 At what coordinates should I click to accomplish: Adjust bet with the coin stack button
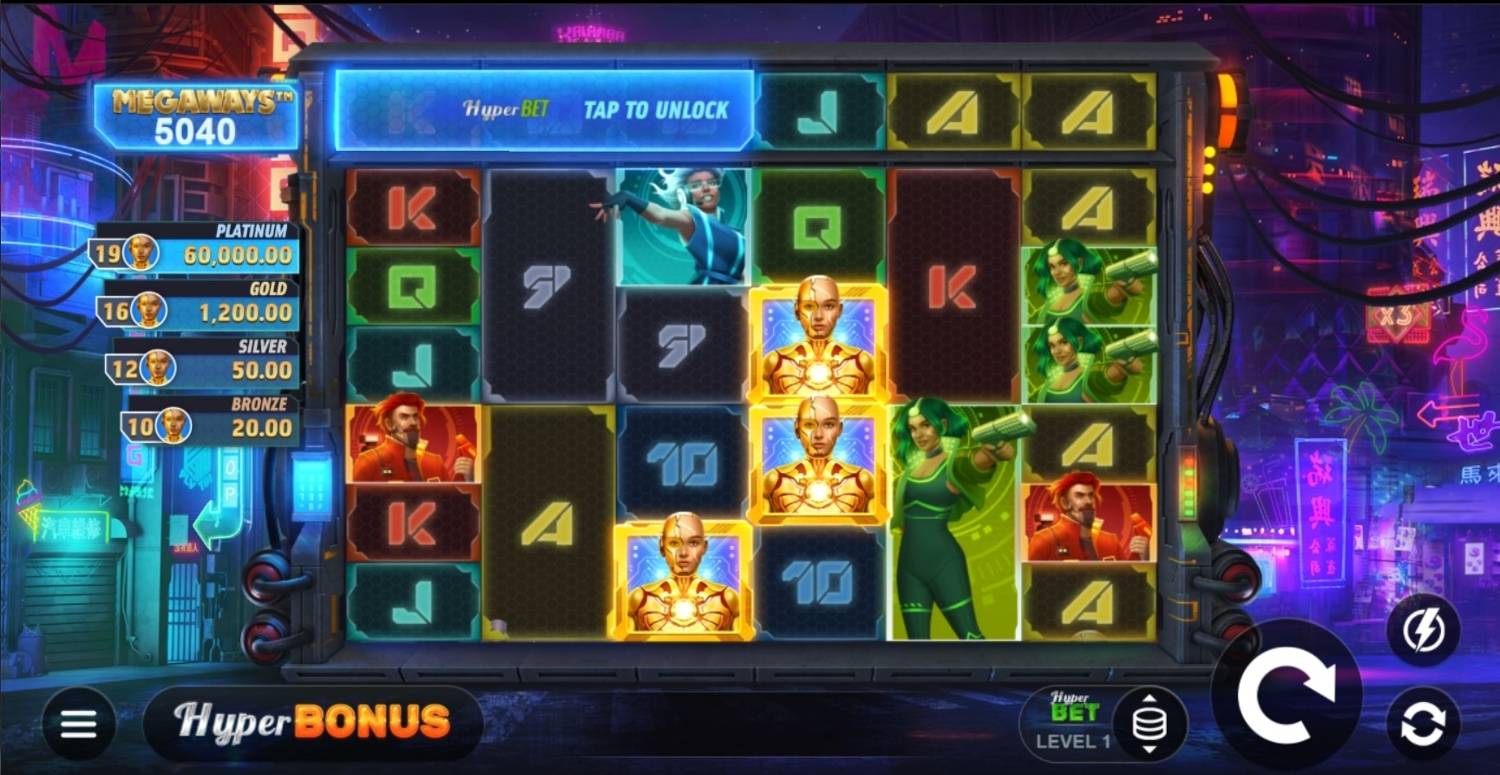pos(1150,723)
